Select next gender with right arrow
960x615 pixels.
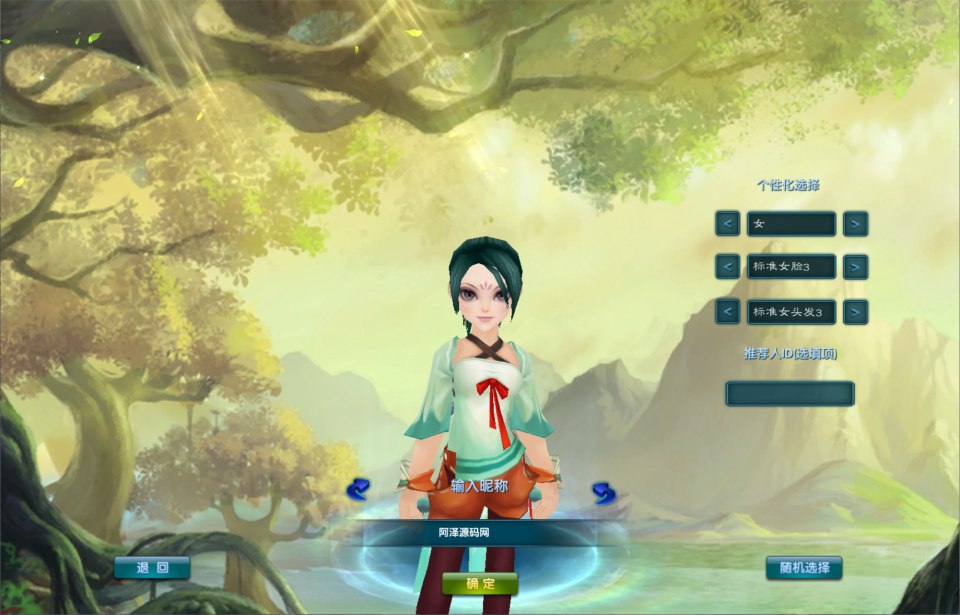(x=855, y=224)
